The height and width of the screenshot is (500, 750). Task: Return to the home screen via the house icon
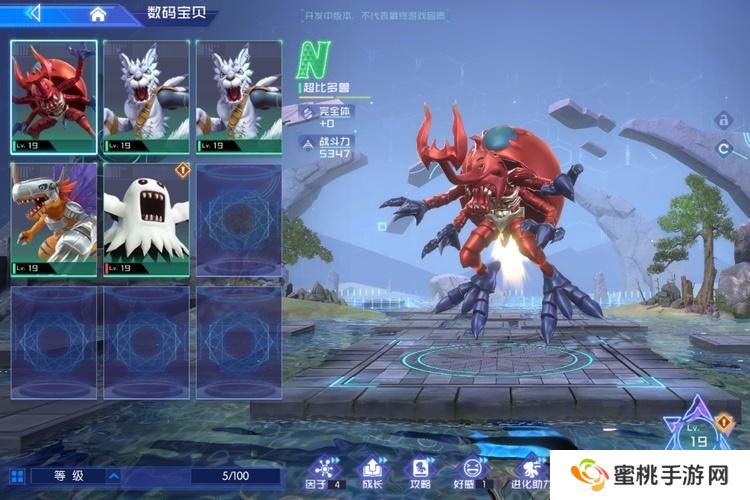tap(98, 14)
